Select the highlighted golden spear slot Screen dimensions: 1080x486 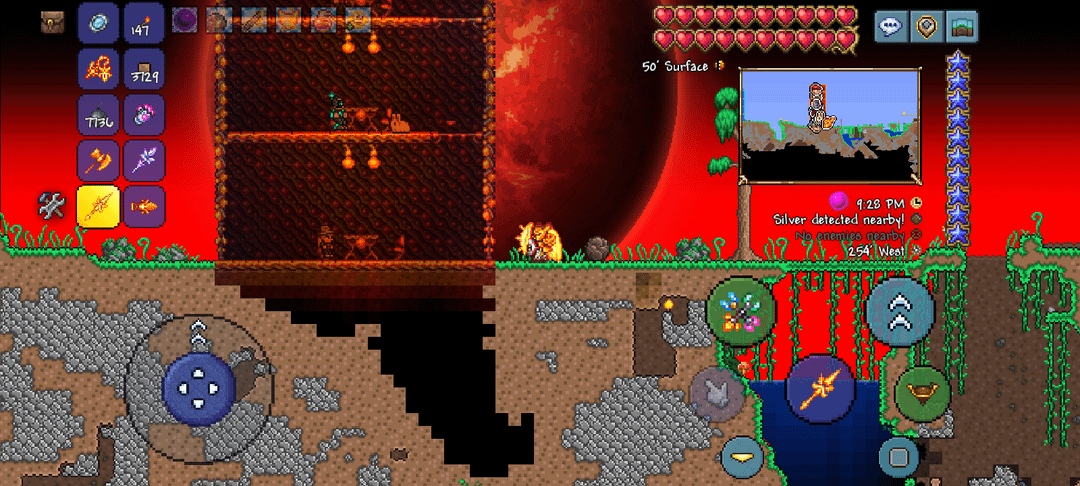(99, 206)
